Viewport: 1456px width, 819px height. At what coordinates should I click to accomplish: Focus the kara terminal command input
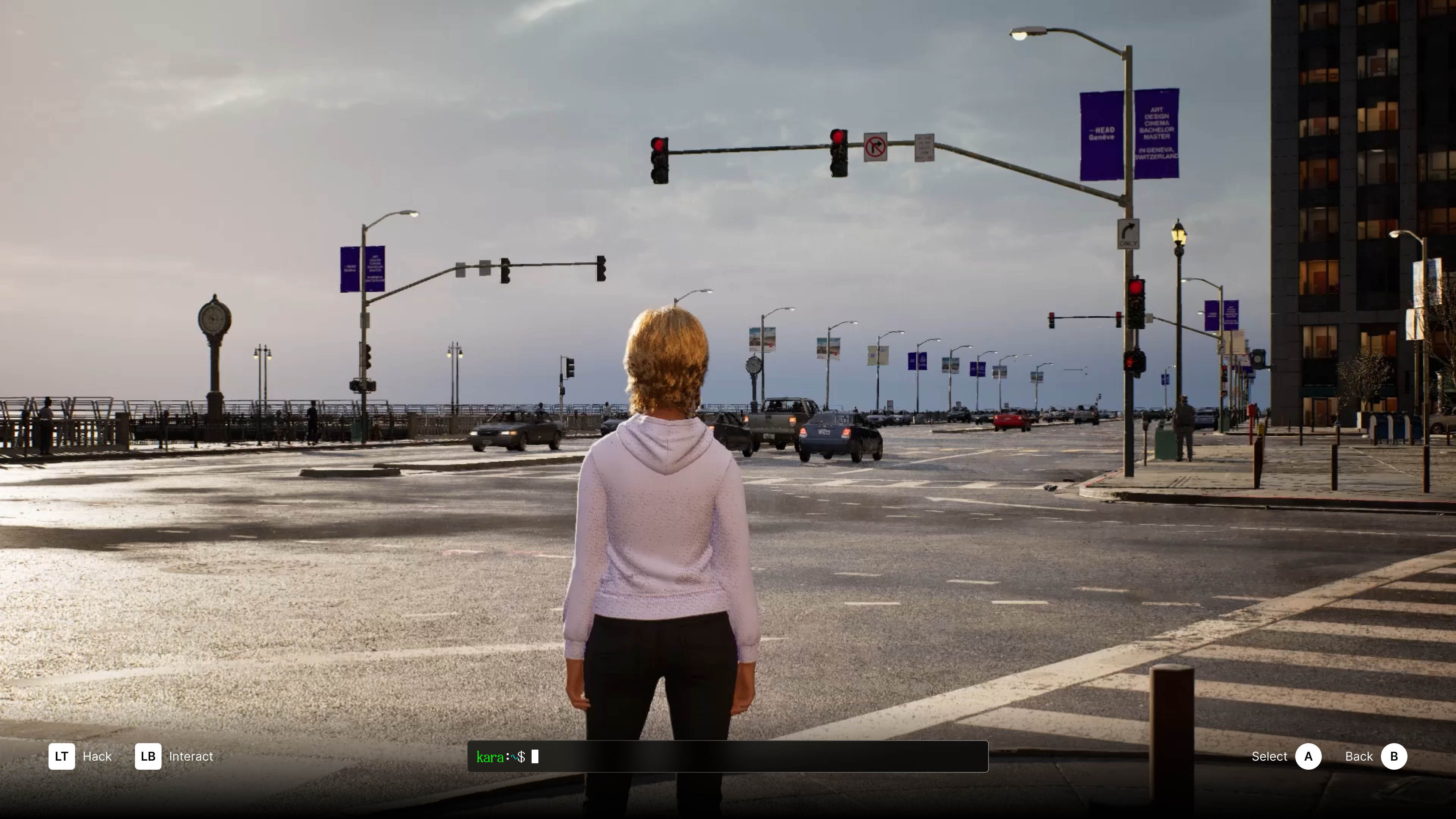pyautogui.click(x=758, y=757)
